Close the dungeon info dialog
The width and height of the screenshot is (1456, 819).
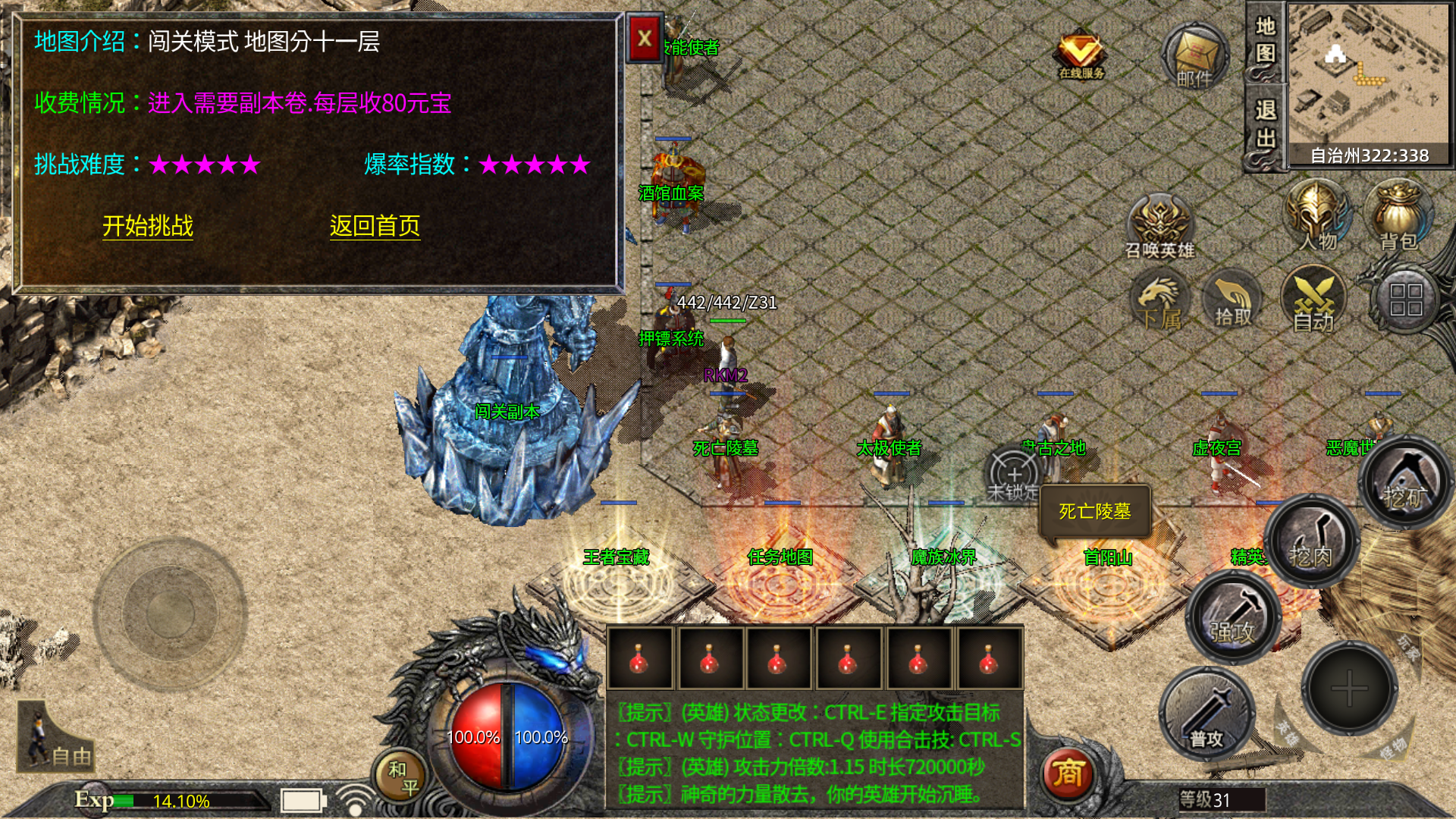click(645, 38)
